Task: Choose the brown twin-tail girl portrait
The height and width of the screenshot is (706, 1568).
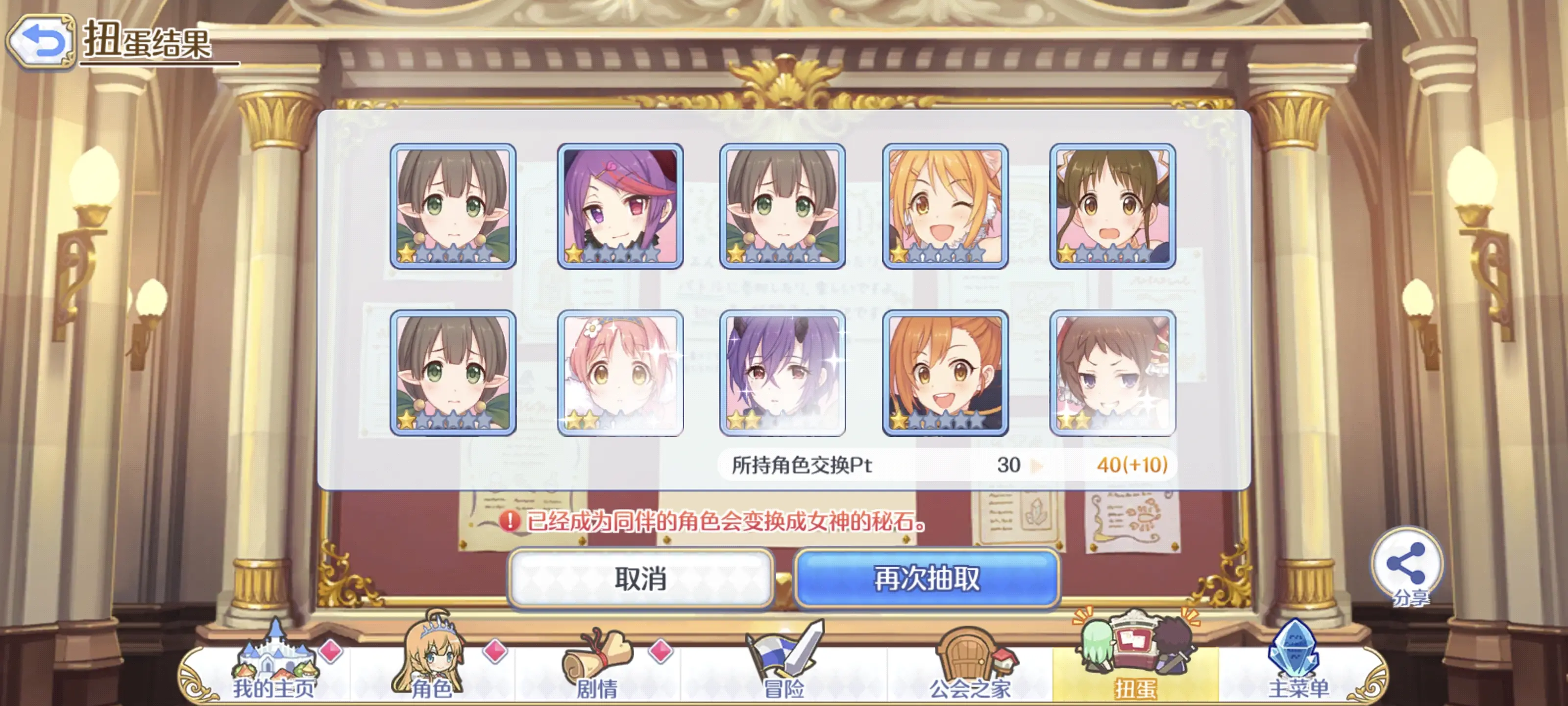Action: point(1112,206)
